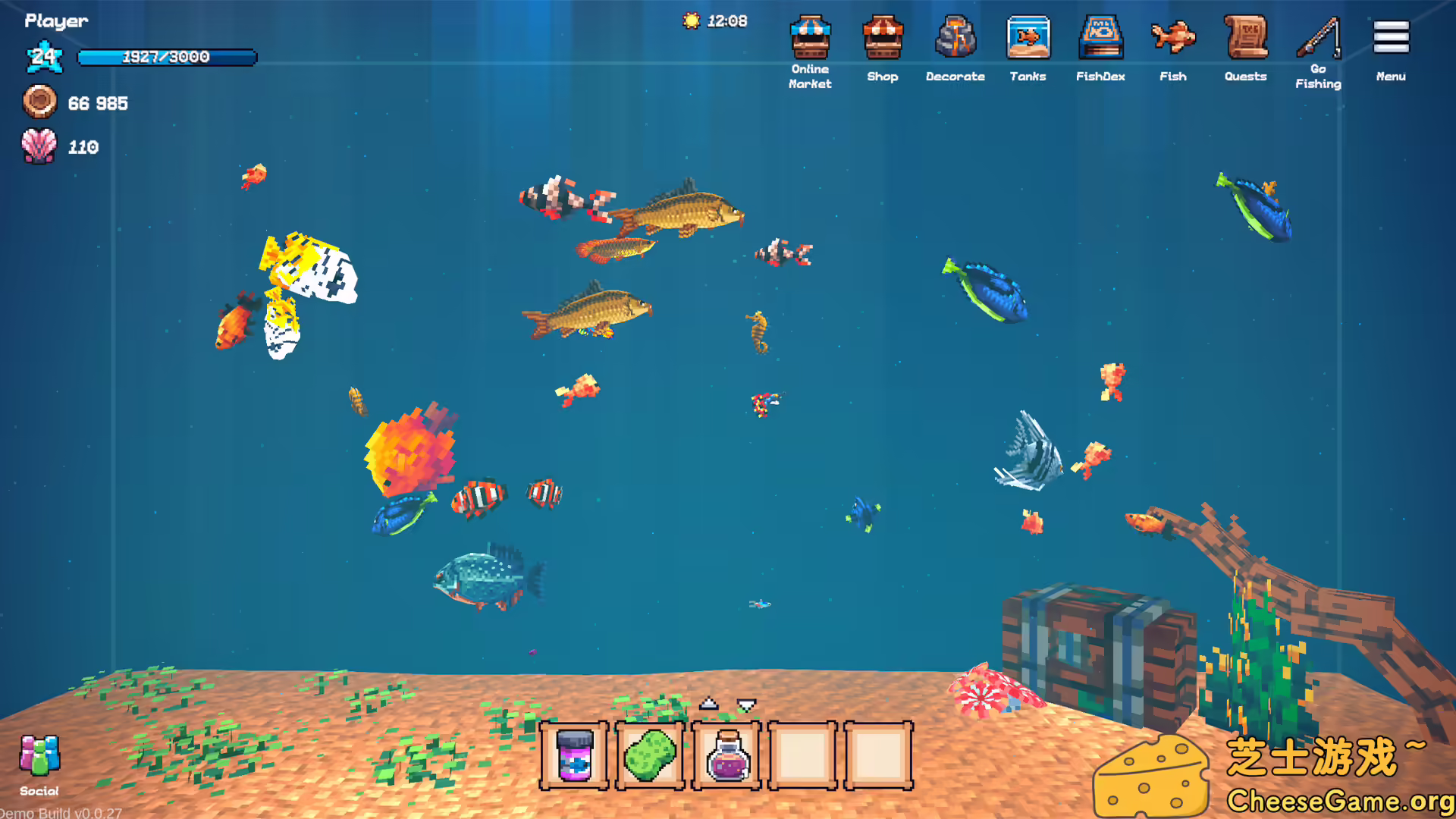
Task: Open the Online Market
Action: (x=810, y=42)
